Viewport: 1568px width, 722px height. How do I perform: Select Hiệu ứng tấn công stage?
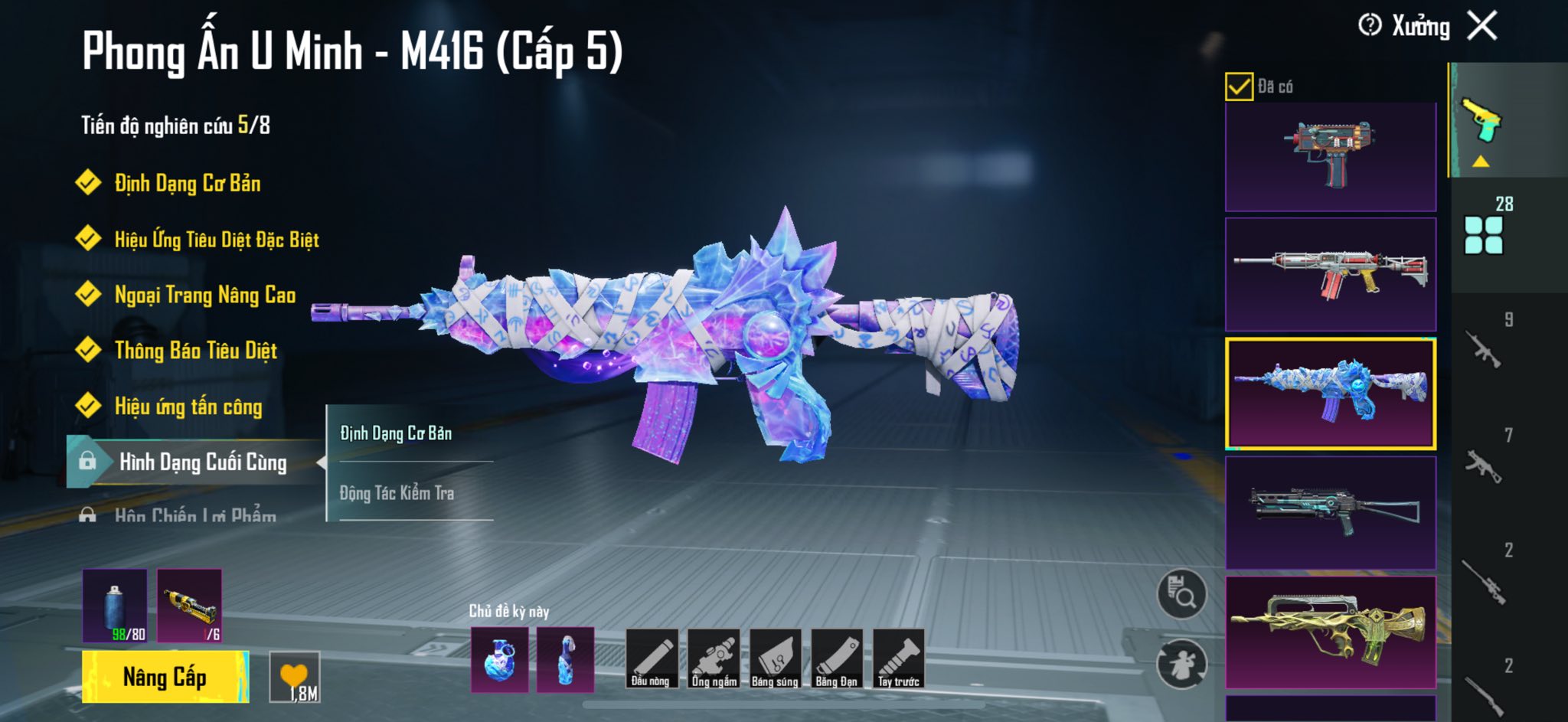188,407
